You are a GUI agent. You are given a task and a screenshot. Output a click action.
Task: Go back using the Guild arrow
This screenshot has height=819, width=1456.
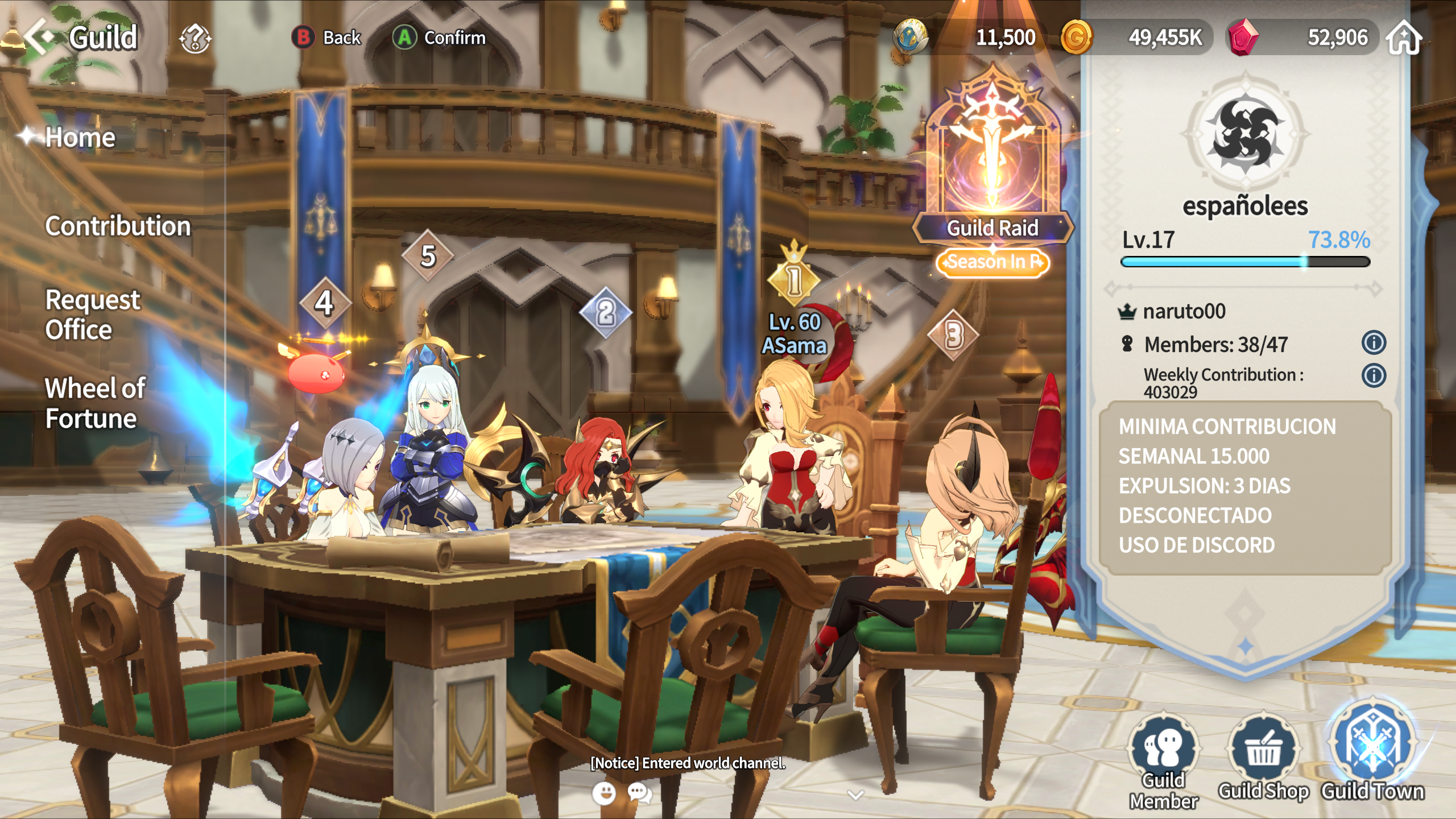[x=40, y=37]
